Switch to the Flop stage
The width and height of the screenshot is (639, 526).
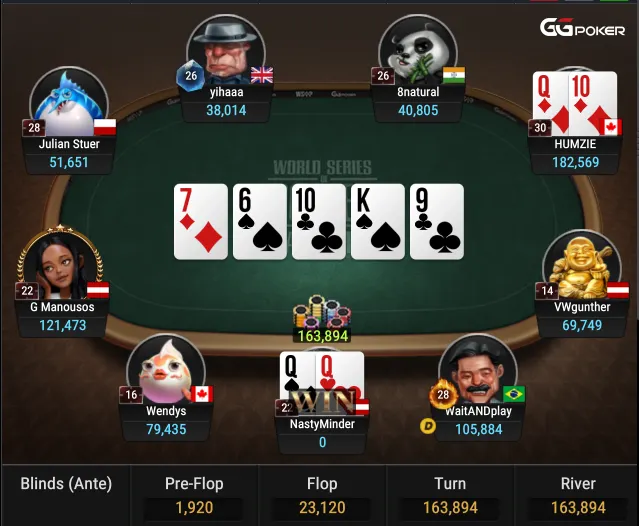tap(322, 495)
